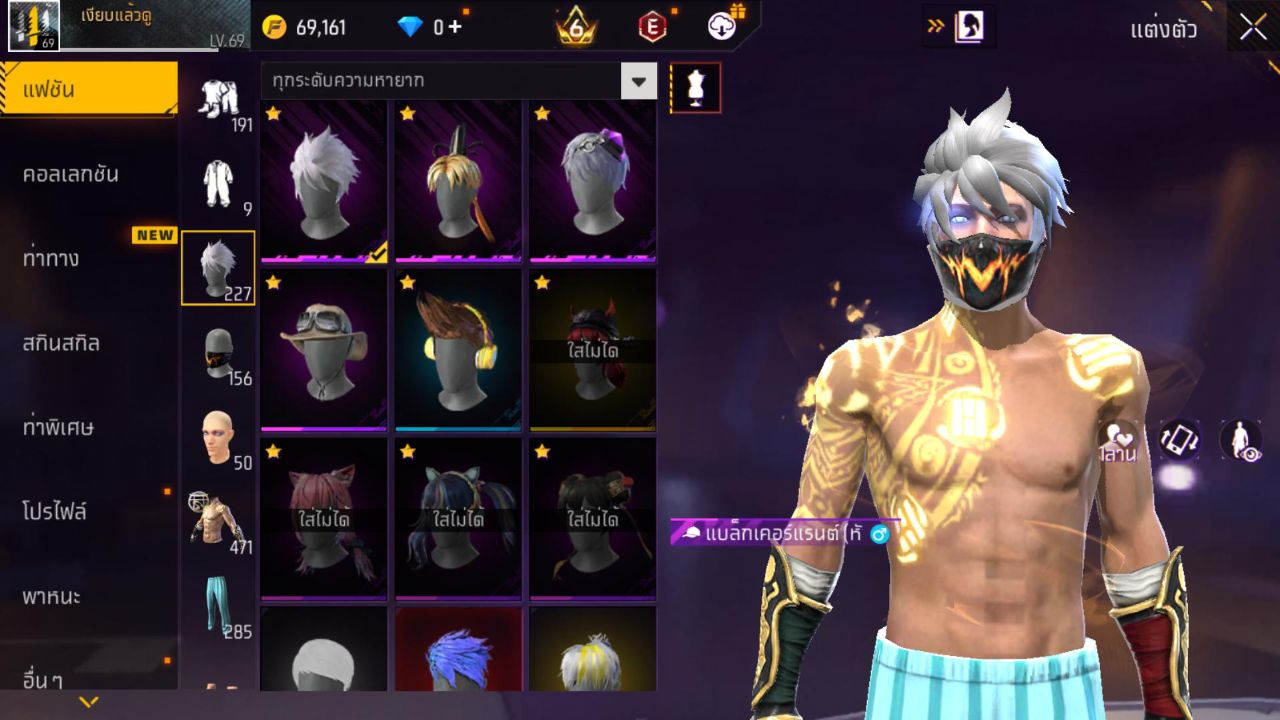Open the full outfit sets category

click(x=218, y=100)
